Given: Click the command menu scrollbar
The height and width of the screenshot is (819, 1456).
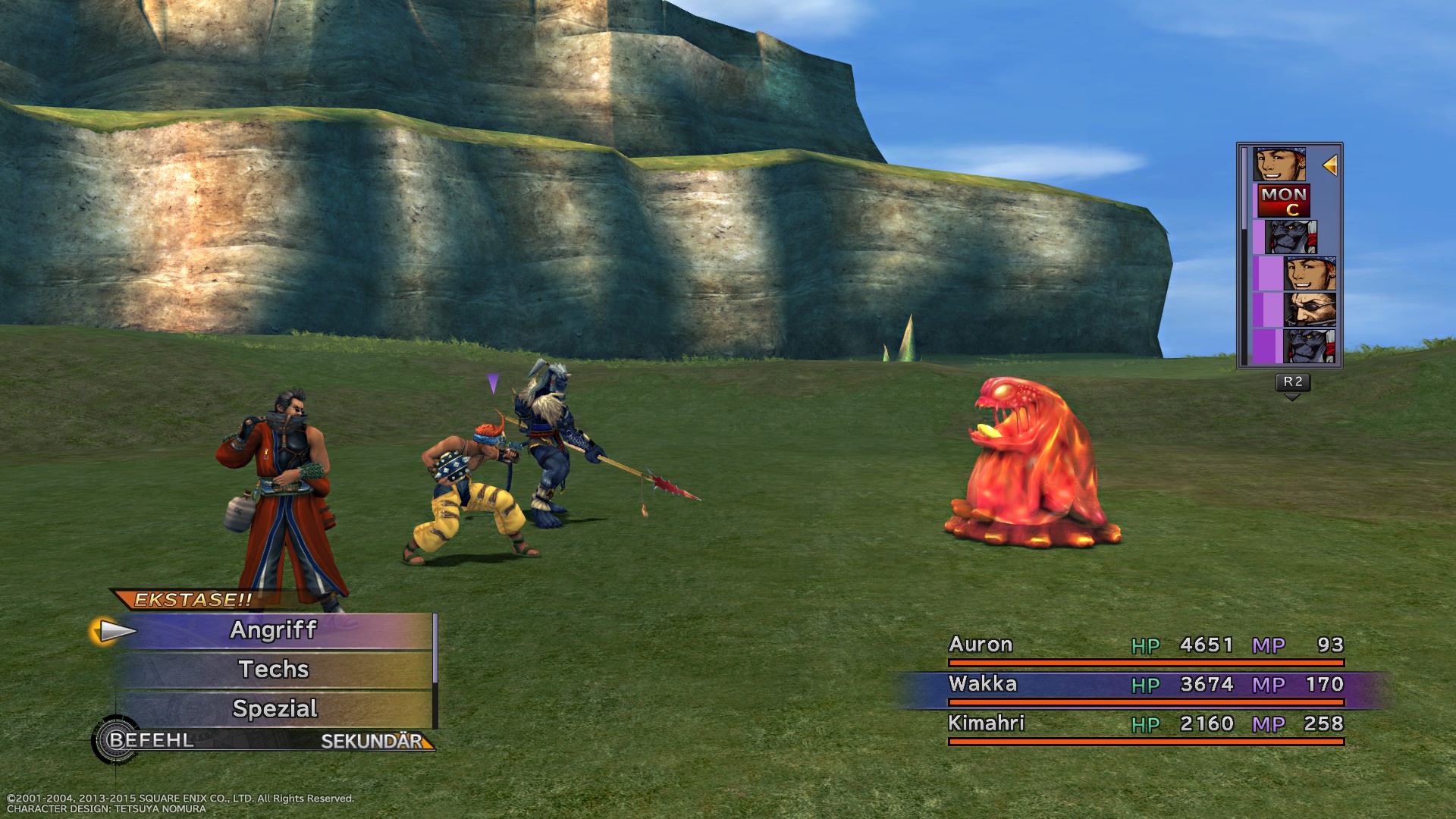Looking at the screenshot, I should coord(435,649).
